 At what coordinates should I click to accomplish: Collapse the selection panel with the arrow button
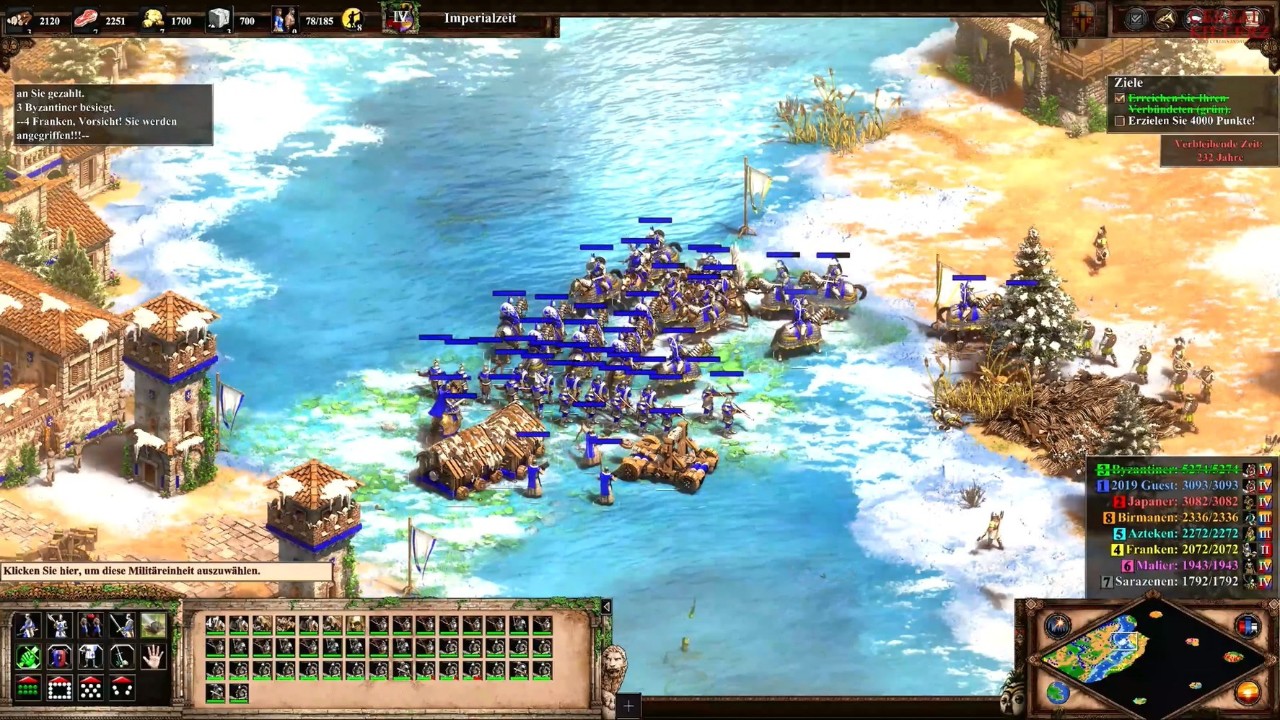606,606
